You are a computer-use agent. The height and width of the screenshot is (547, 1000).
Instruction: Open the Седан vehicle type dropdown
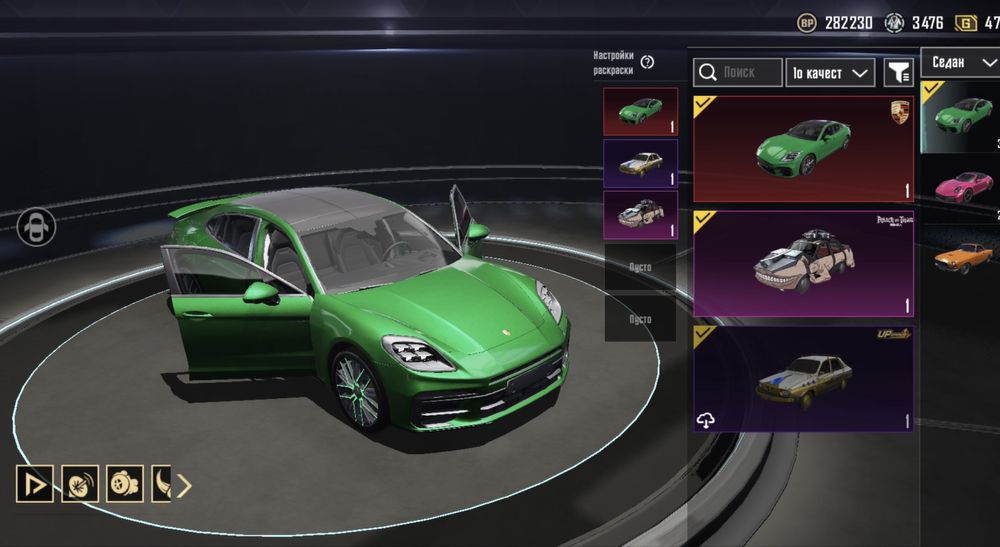coord(959,62)
